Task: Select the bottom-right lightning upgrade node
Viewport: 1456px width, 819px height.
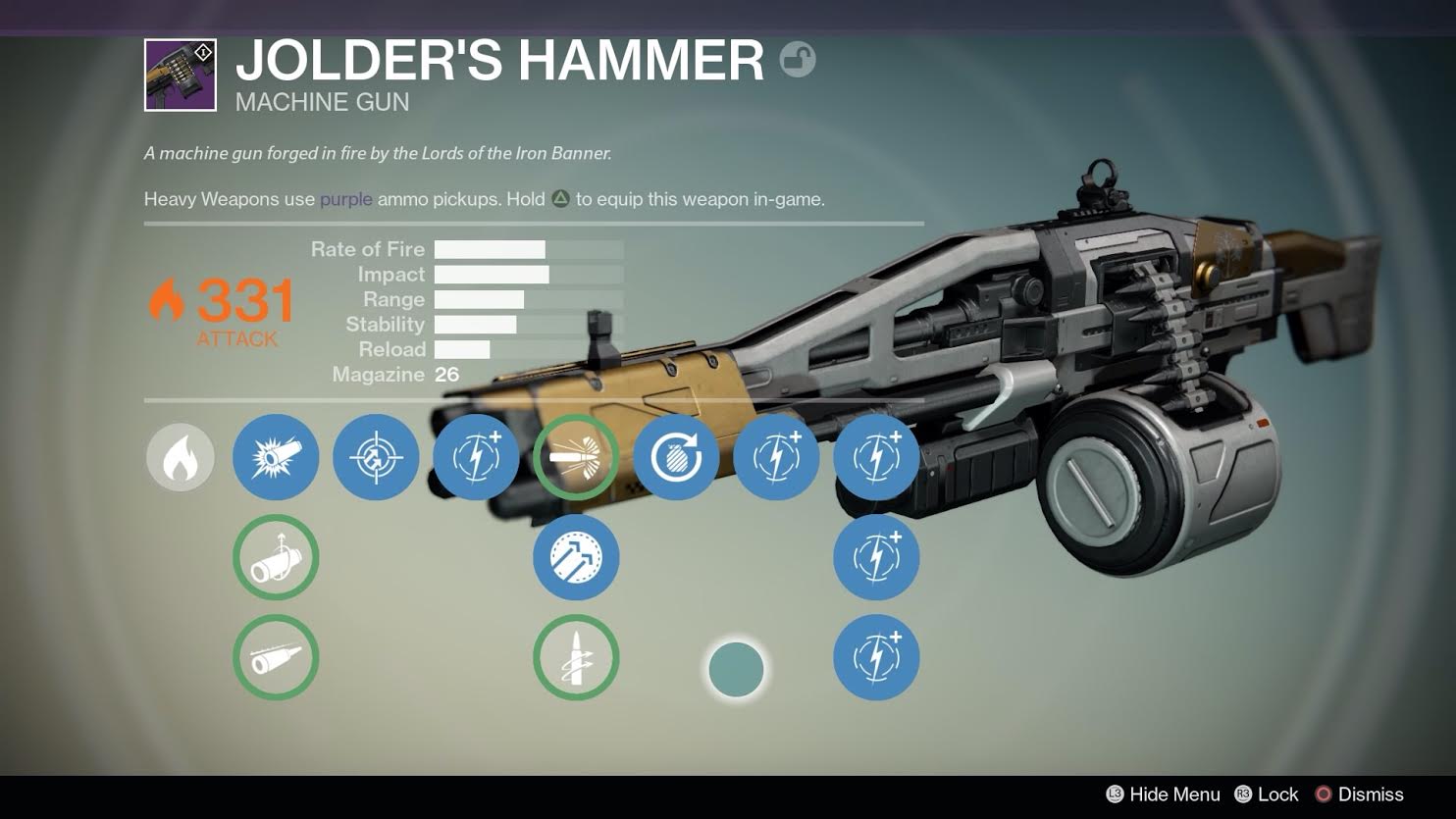Action: click(876, 658)
